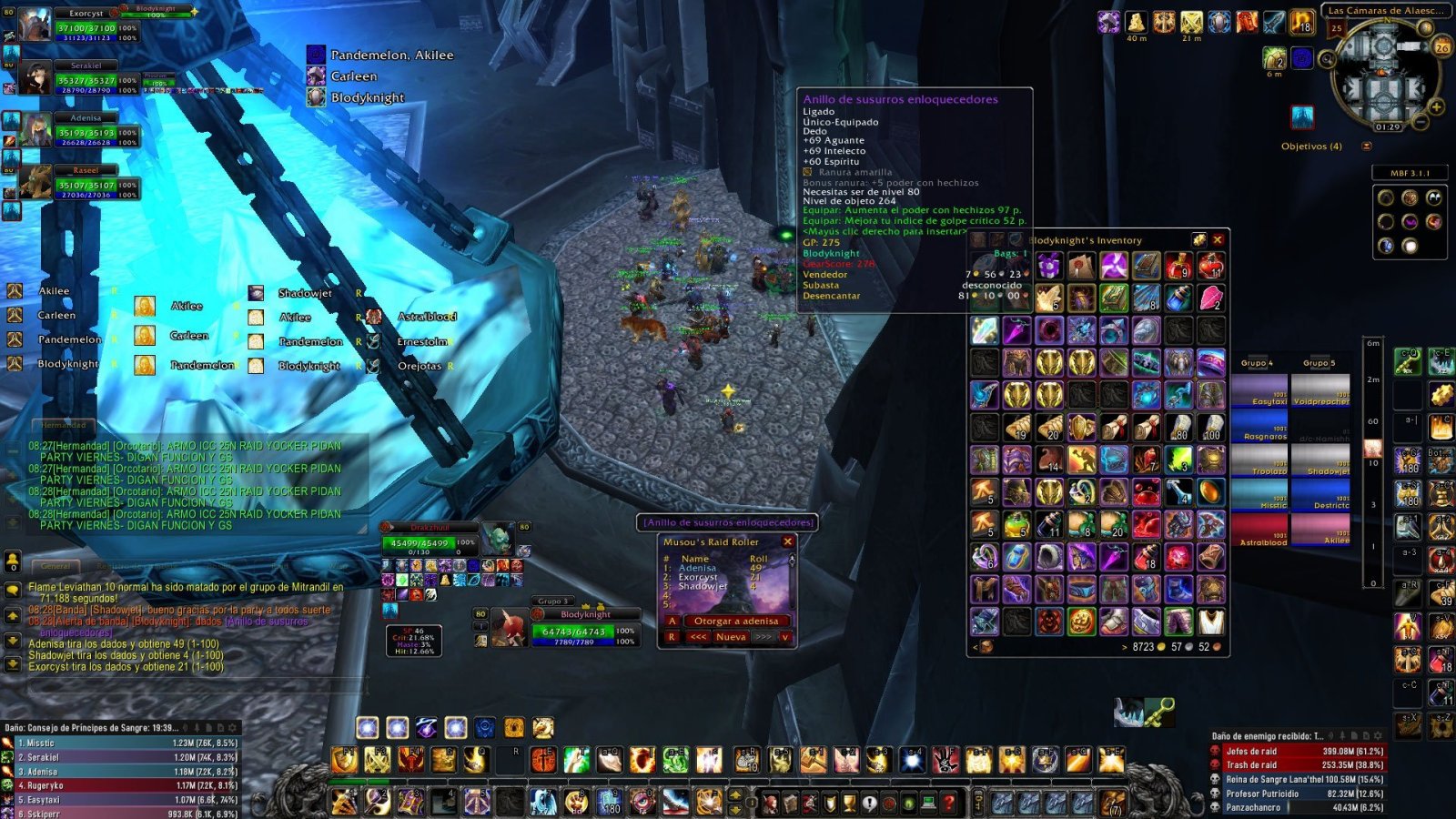The height and width of the screenshot is (819, 1456).
Task: Click the '<<<' previous button in Raid Roller
Action: 698,637
